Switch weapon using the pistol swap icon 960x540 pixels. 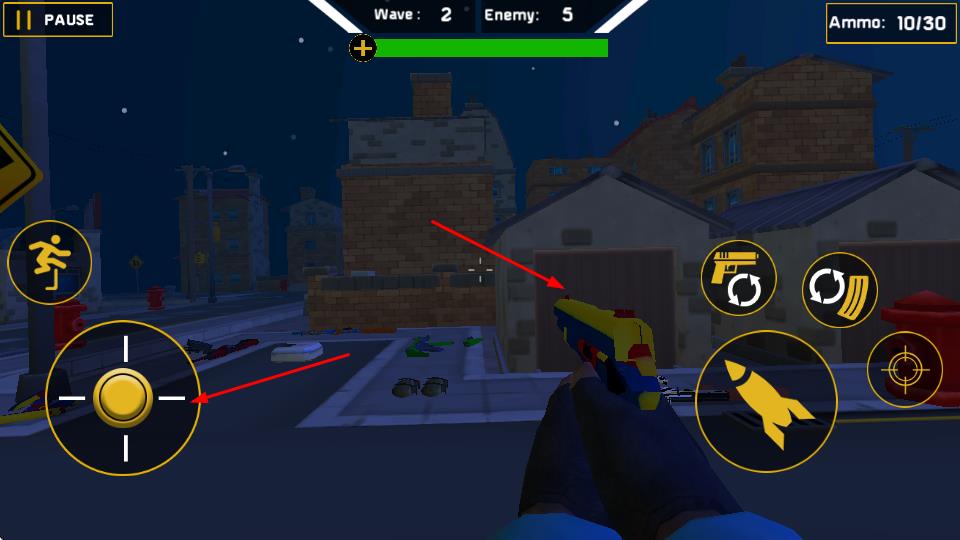pyautogui.click(x=739, y=278)
